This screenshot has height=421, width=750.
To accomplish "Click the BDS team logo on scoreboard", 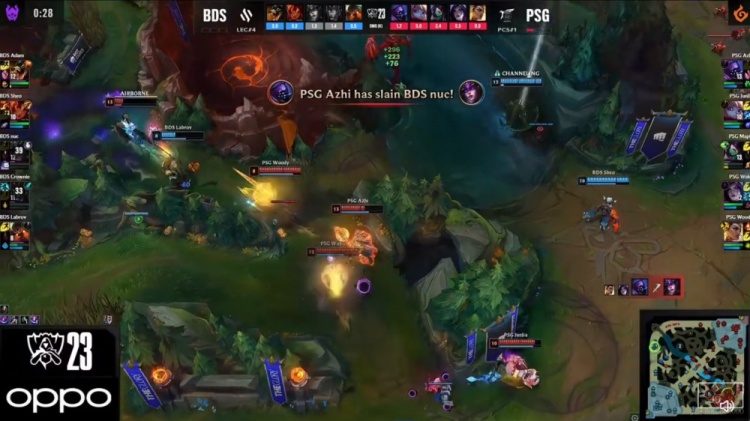I will point(246,16).
